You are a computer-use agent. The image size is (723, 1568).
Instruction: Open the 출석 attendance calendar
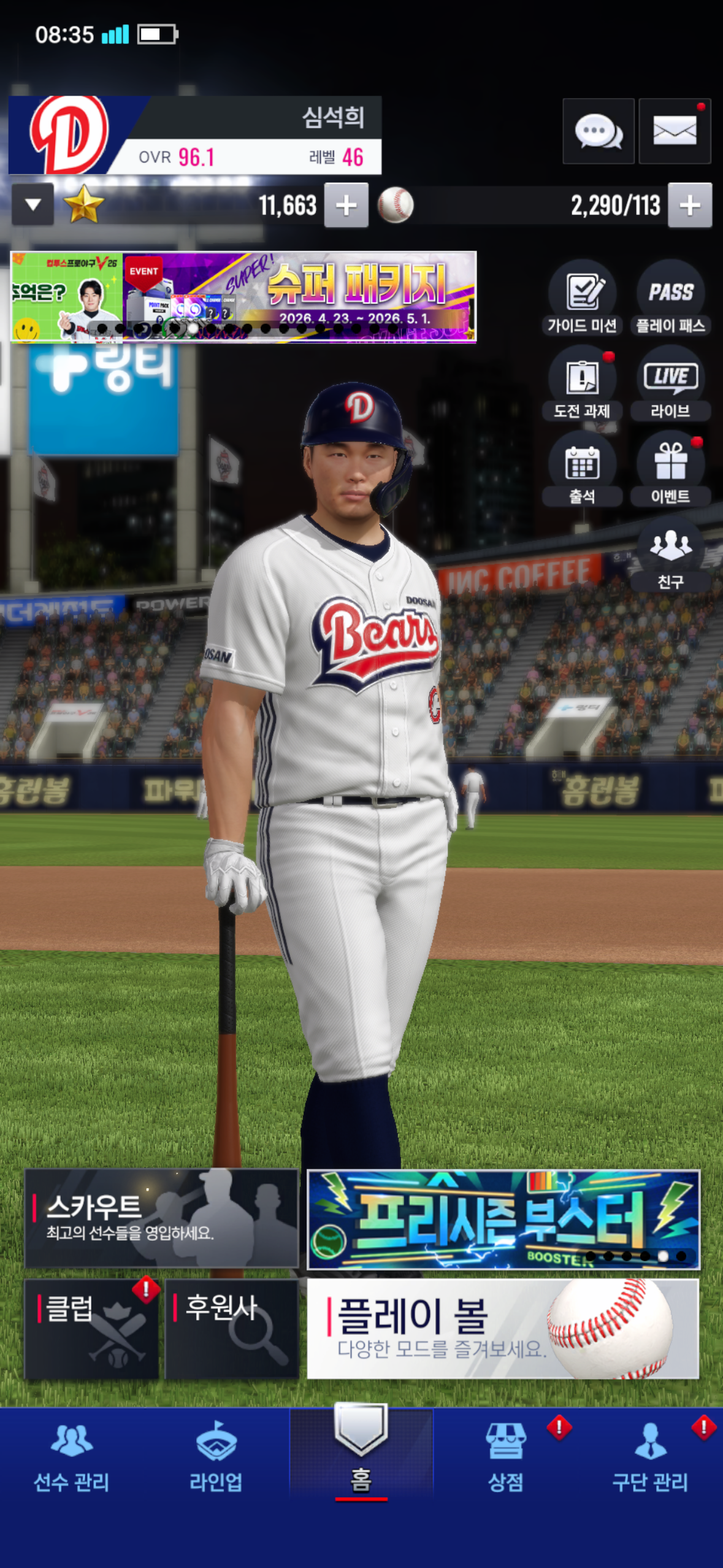(581, 469)
